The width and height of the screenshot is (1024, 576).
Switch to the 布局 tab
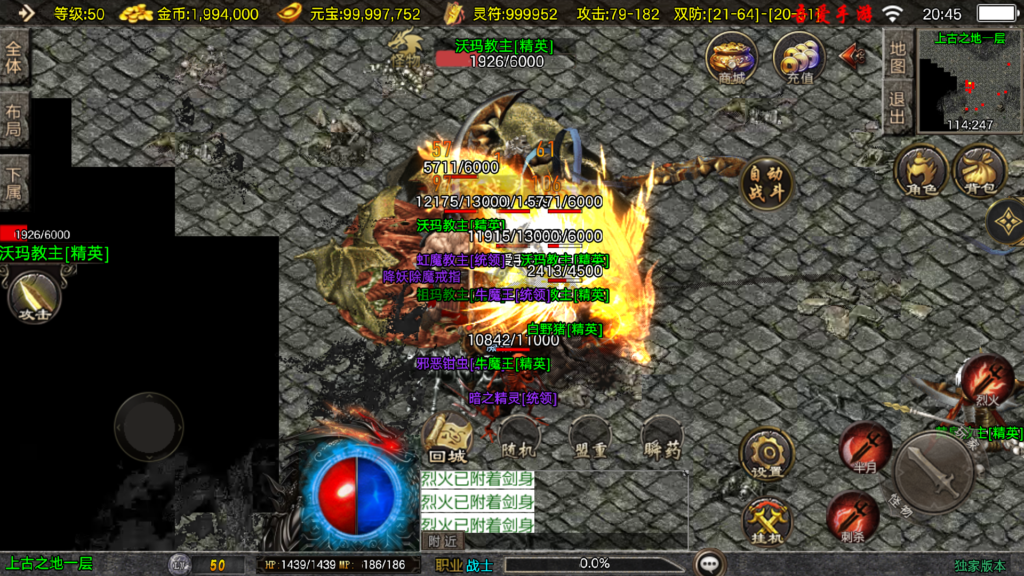[x=14, y=120]
